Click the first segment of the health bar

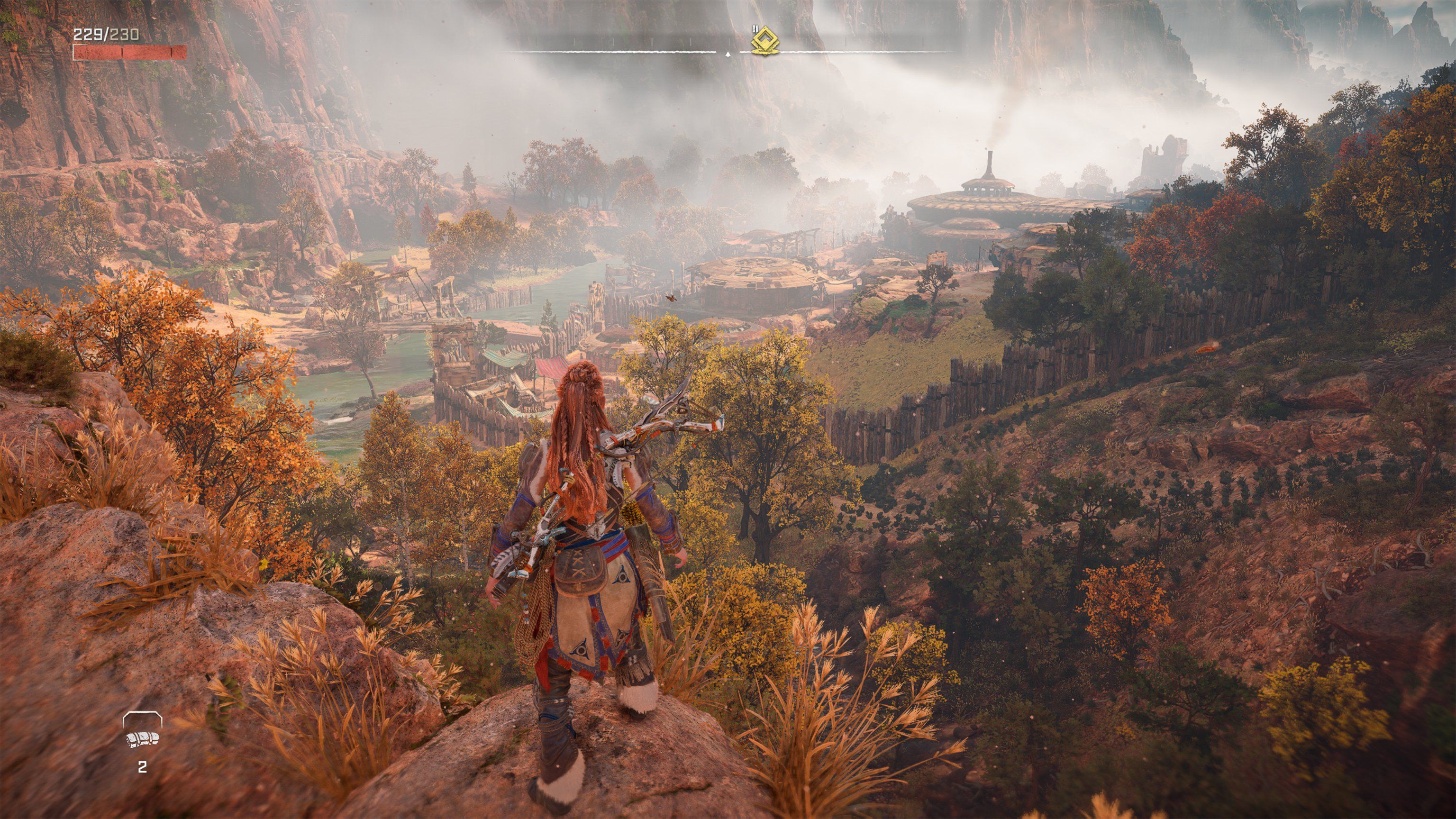[x=96, y=54]
